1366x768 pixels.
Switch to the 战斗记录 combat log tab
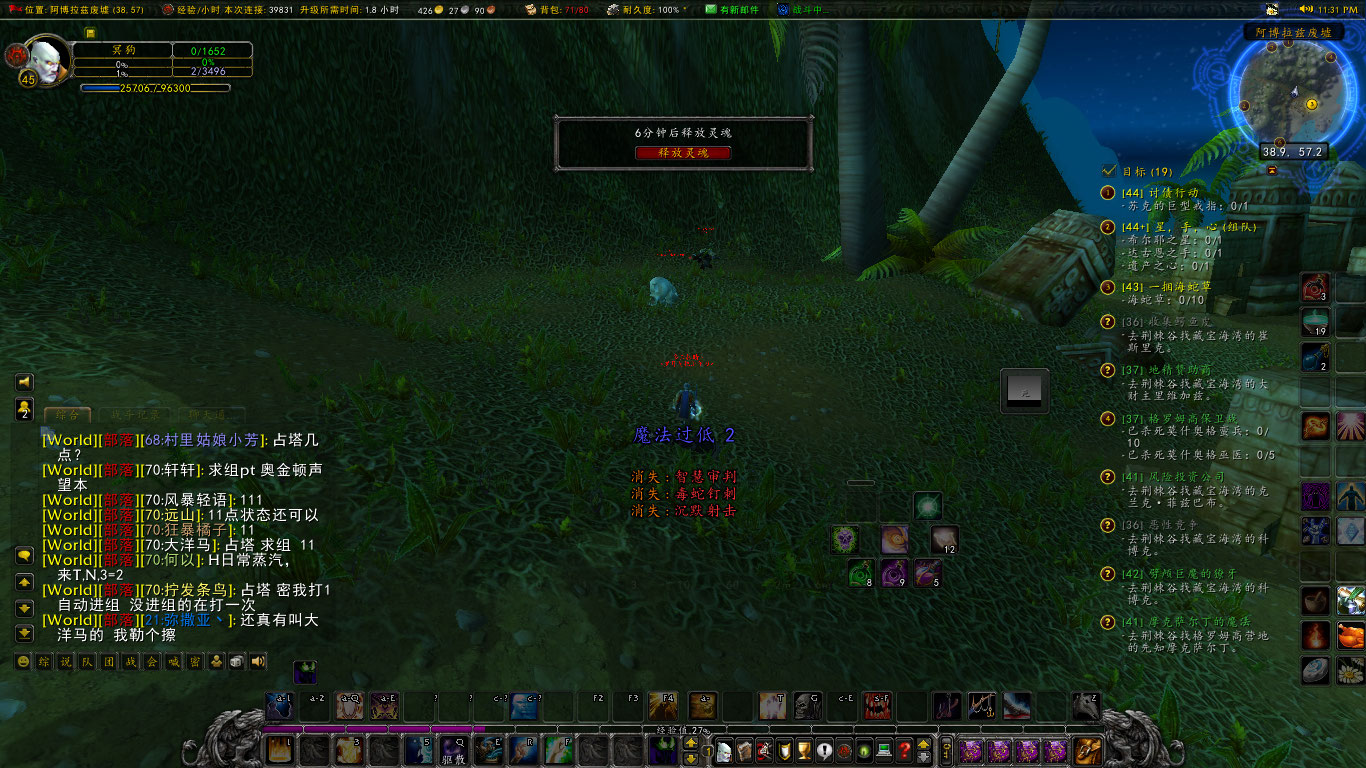click(135, 414)
